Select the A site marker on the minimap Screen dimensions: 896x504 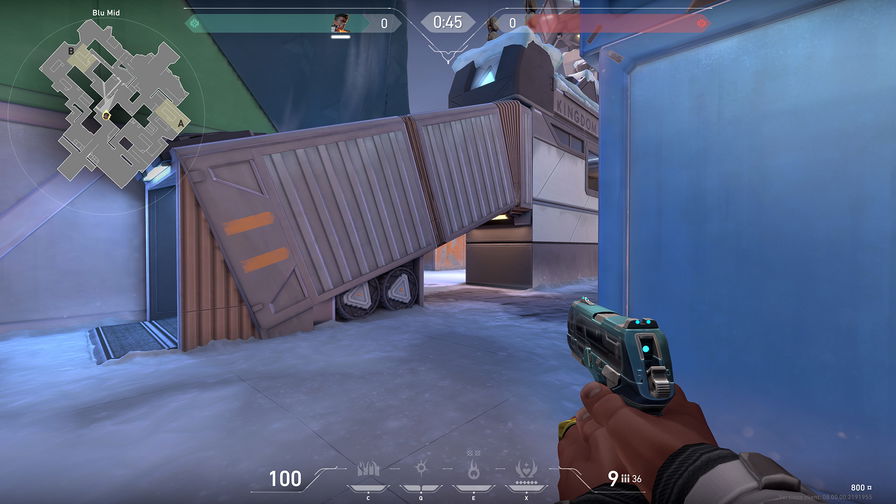[179, 123]
